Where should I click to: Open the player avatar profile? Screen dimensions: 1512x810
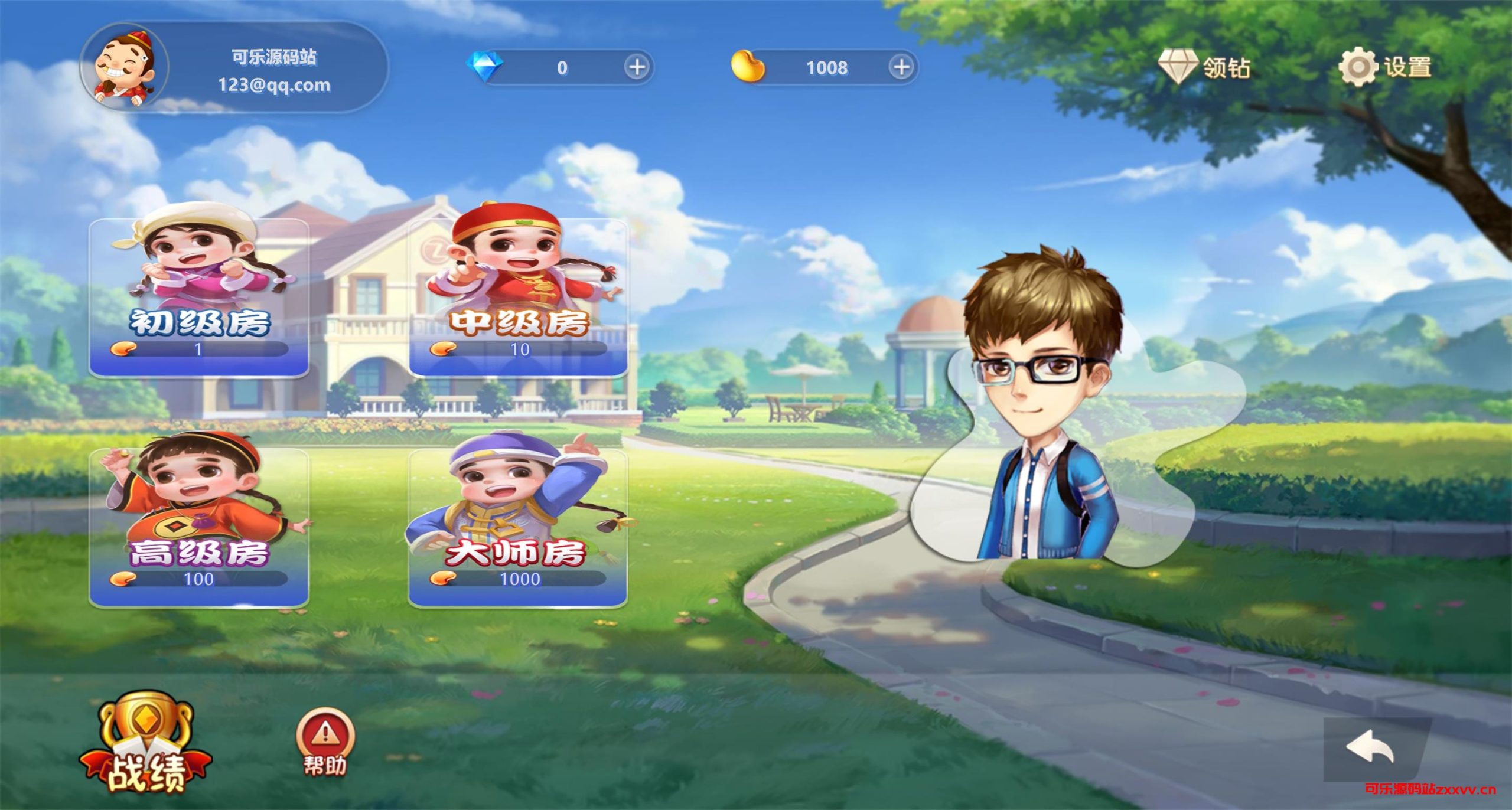click(x=125, y=67)
